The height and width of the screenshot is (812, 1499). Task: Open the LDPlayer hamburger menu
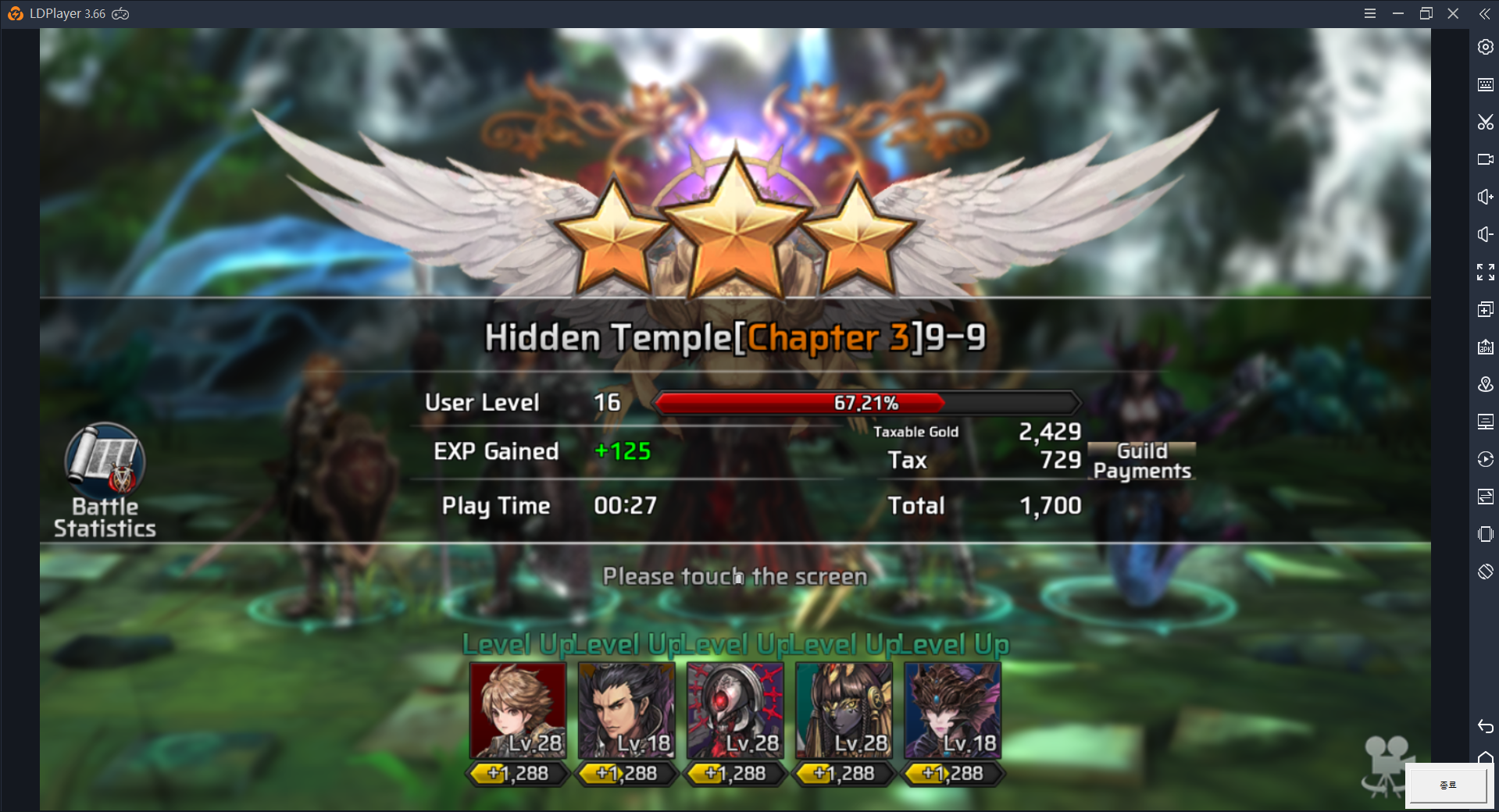click(1369, 13)
